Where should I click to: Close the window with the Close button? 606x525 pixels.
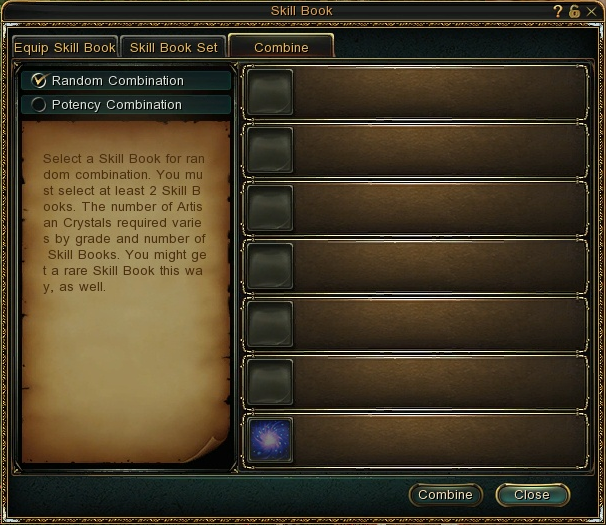pyautogui.click(x=532, y=495)
